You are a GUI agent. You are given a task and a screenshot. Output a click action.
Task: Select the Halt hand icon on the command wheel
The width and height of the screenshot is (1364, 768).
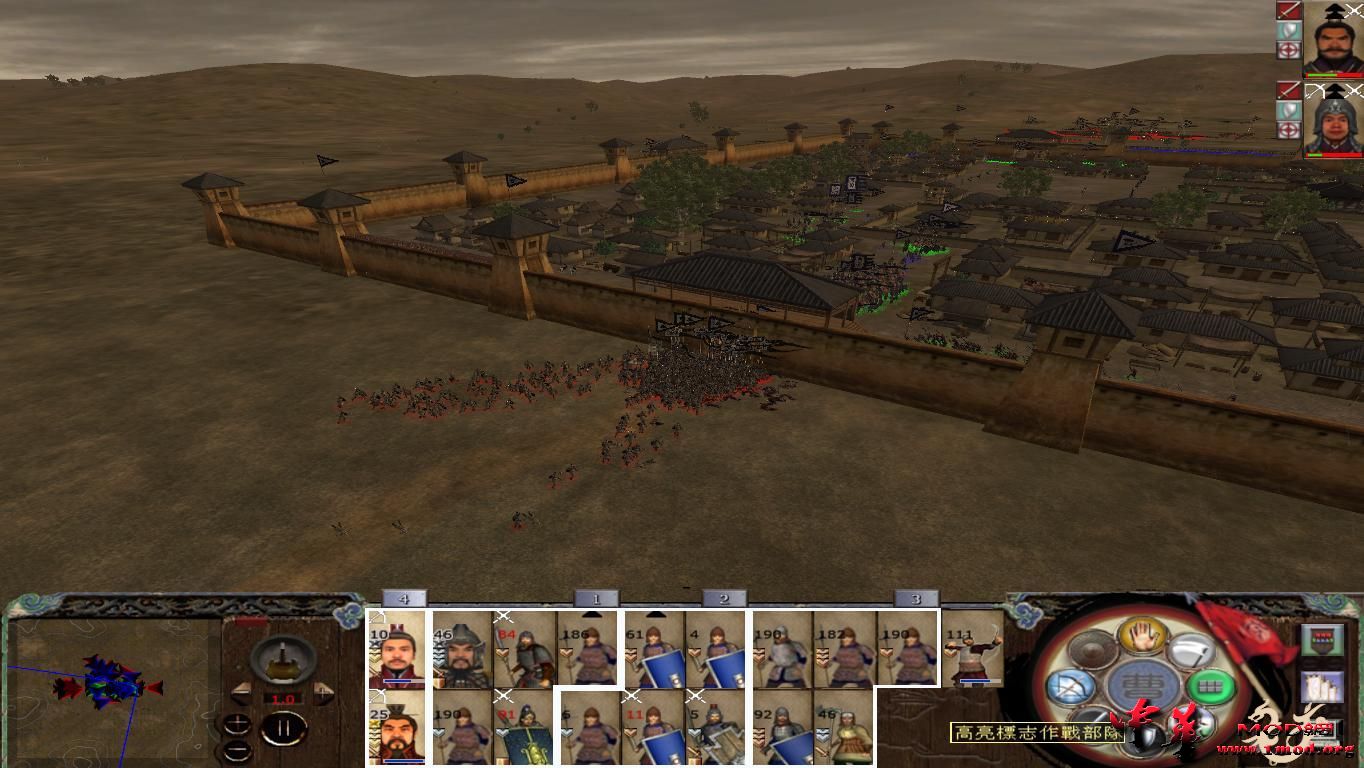pyautogui.click(x=1141, y=638)
